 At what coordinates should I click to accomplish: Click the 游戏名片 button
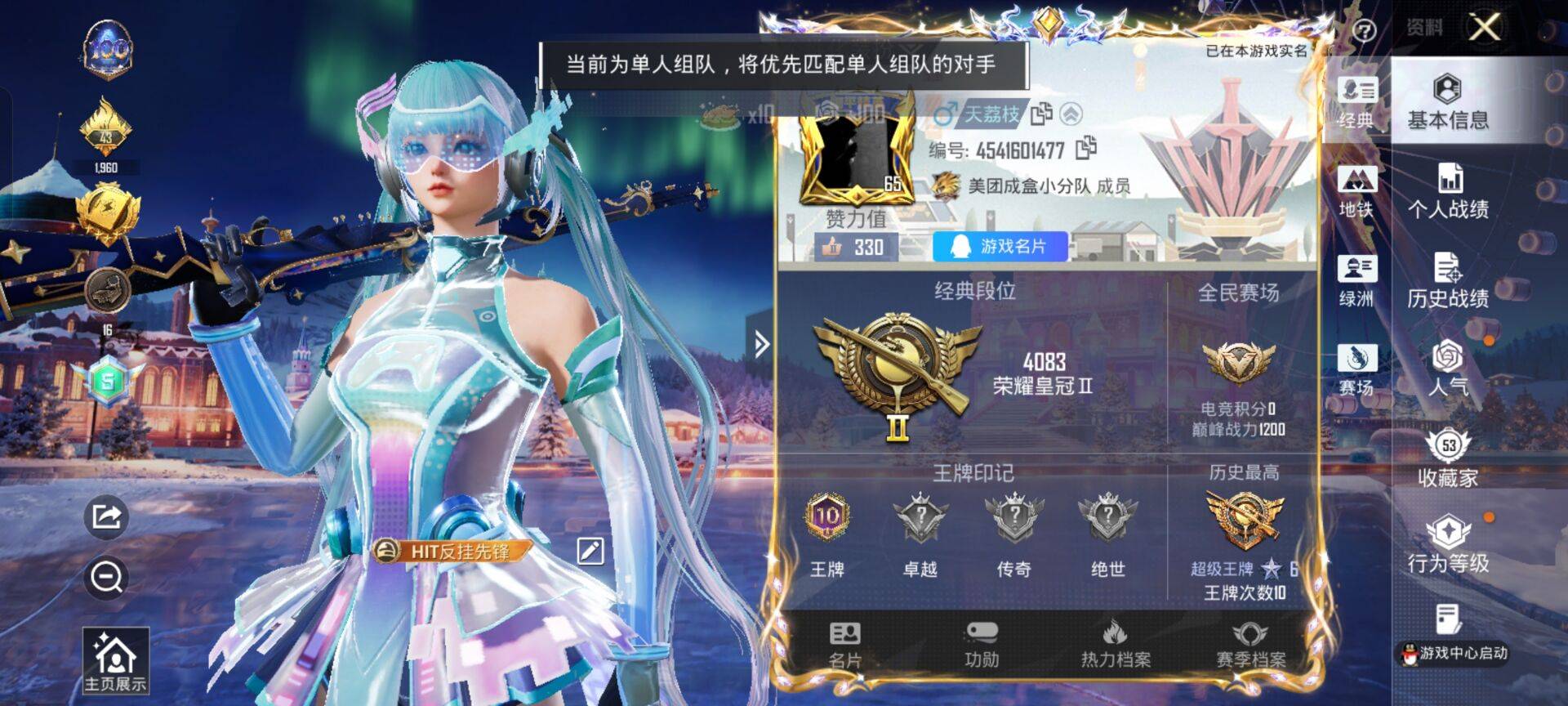(x=1000, y=247)
